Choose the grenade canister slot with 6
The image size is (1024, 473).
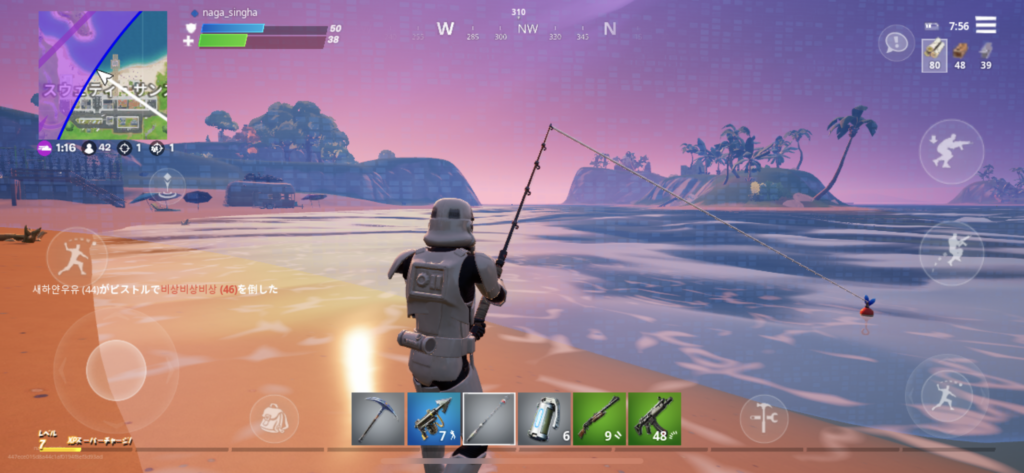[x=545, y=418]
